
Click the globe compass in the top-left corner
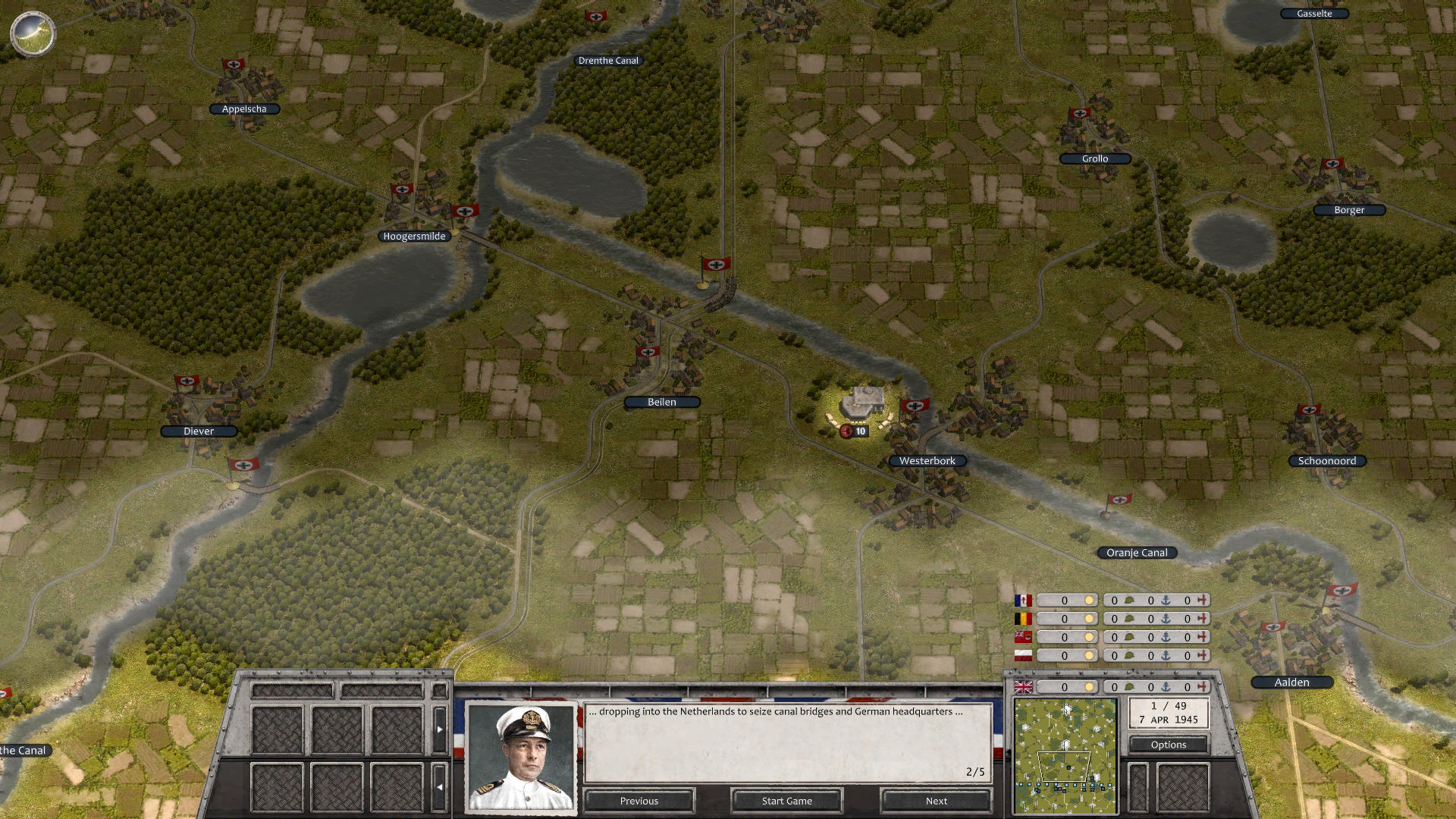pyautogui.click(x=33, y=33)
